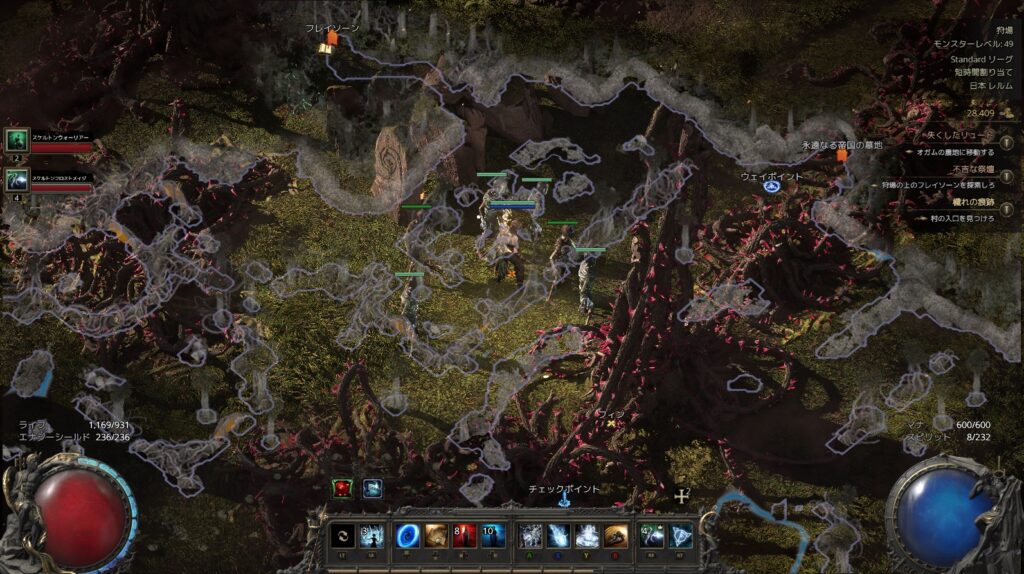Use the red skill showing count 8
The width and height of the screenshot is (1024, 574).
(463, 535)
